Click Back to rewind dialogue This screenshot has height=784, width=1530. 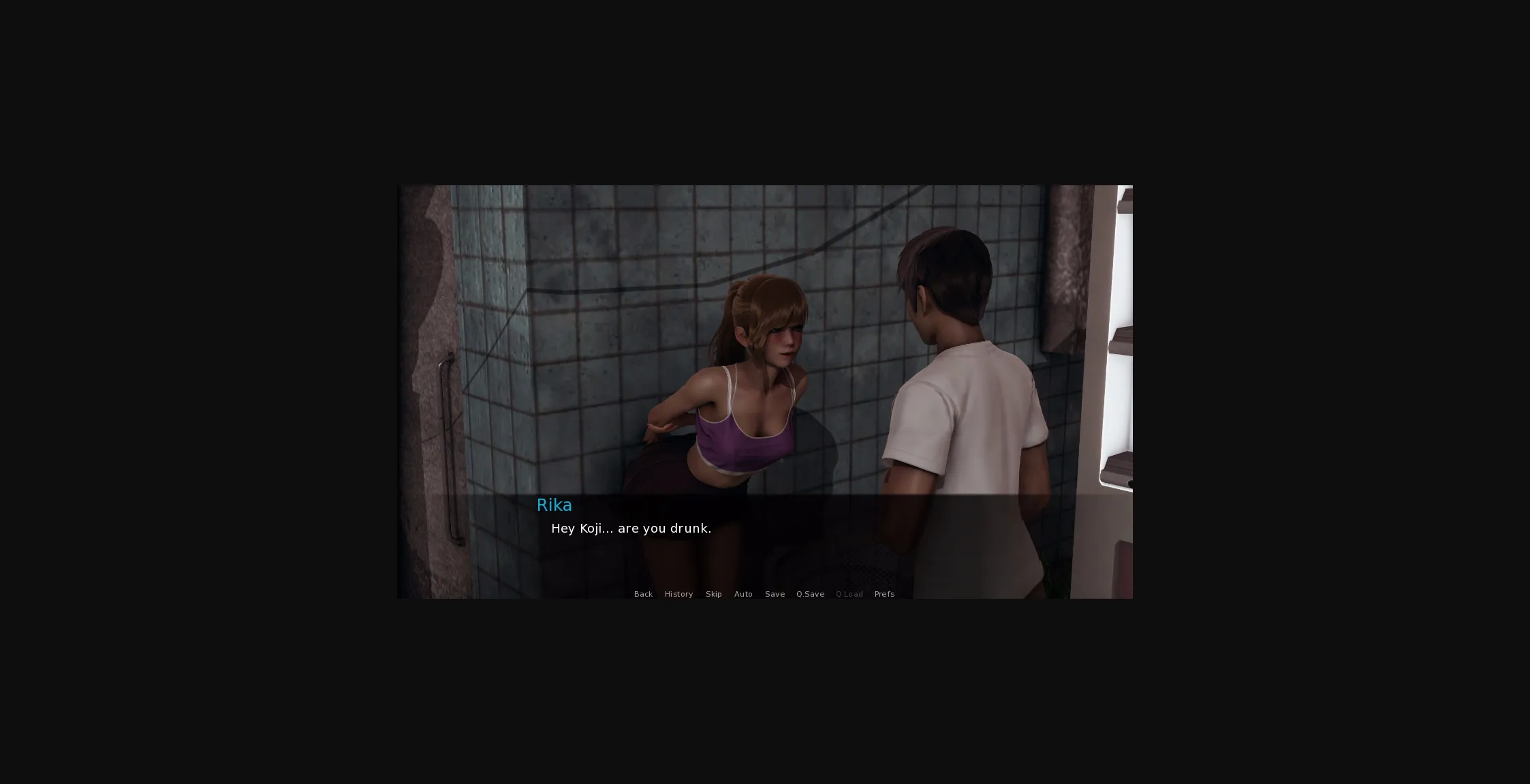tap(643, 594)
